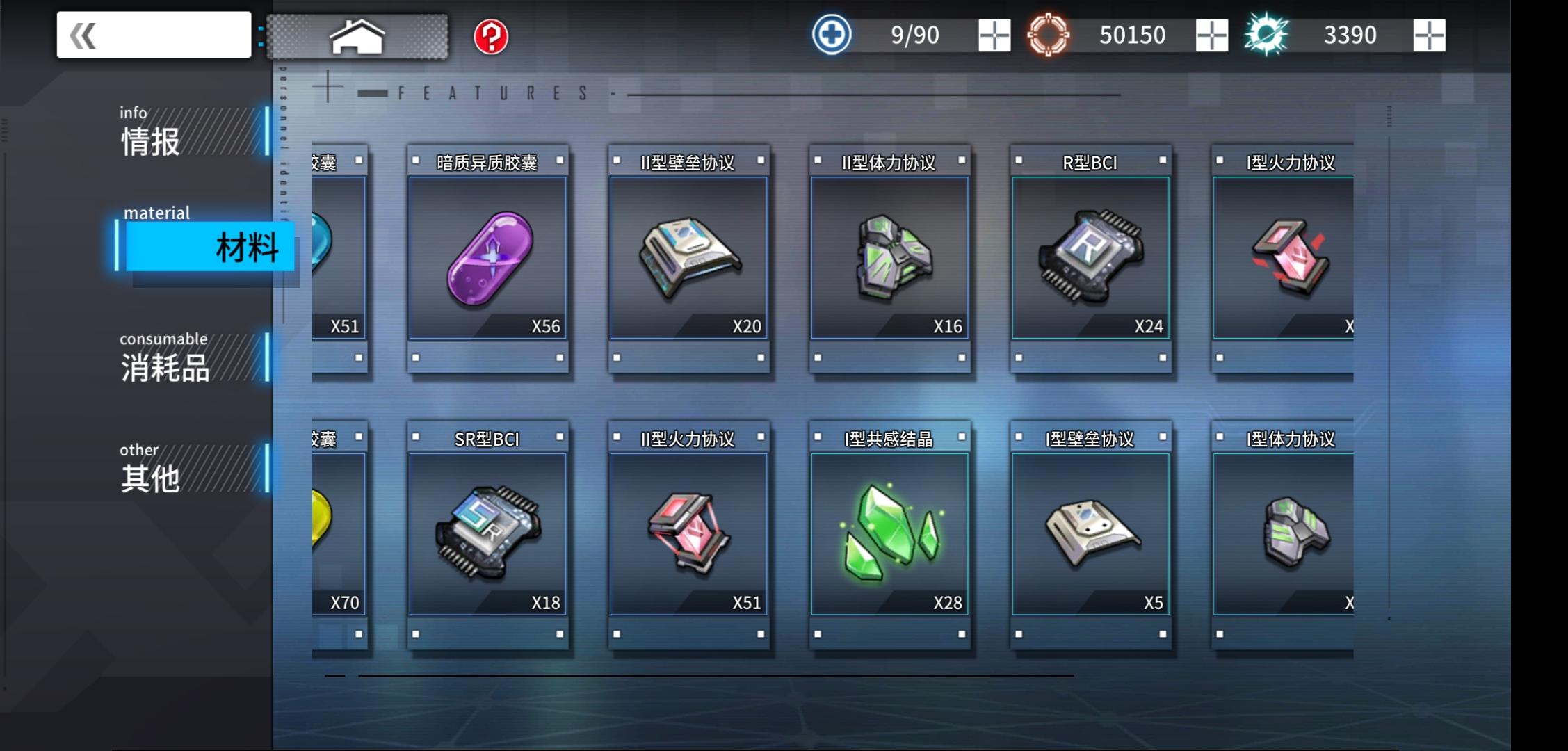Tap the plus button beside 50150
This screenshot has width=1568, height=751.
pos(1211,34)
